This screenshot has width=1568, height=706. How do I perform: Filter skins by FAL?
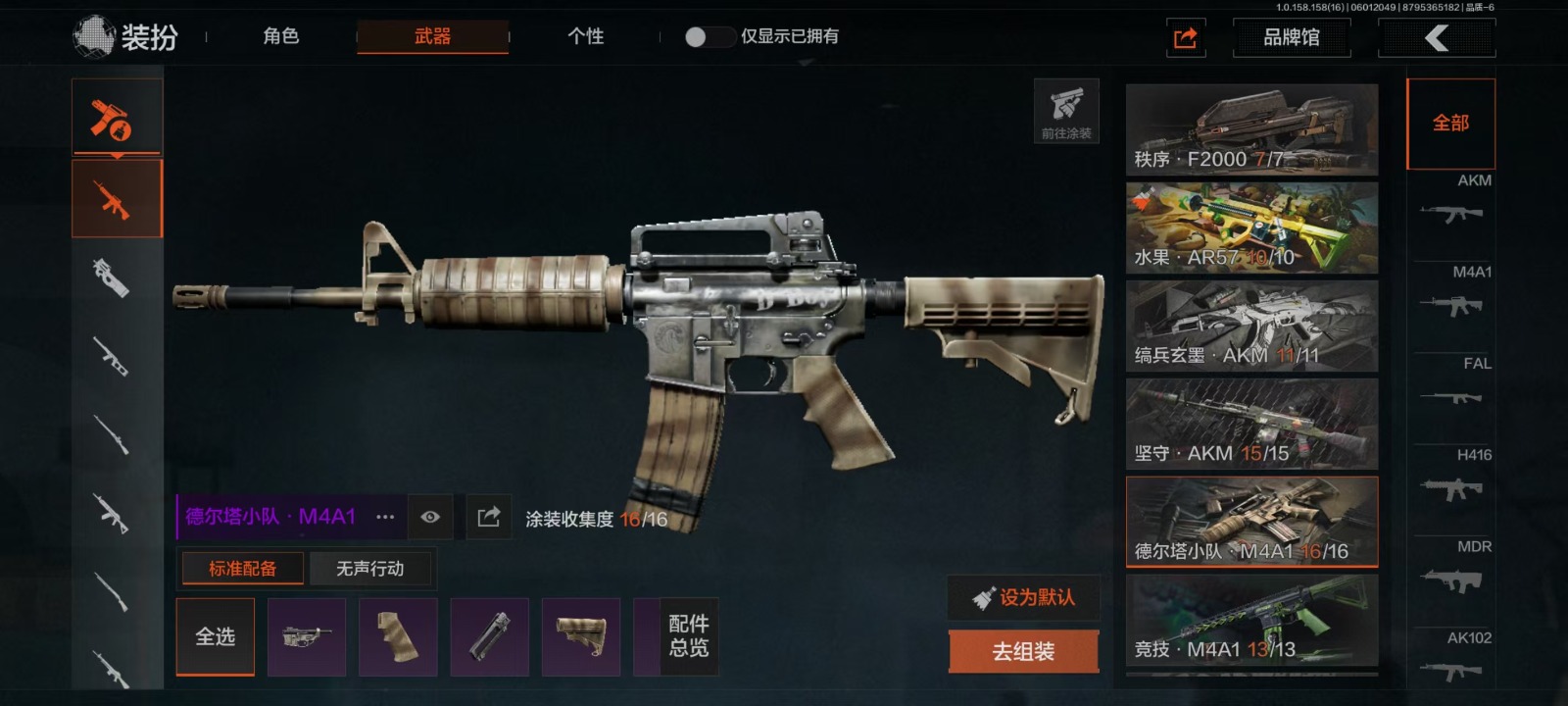pyautogui.click(x=1454, y=384)
